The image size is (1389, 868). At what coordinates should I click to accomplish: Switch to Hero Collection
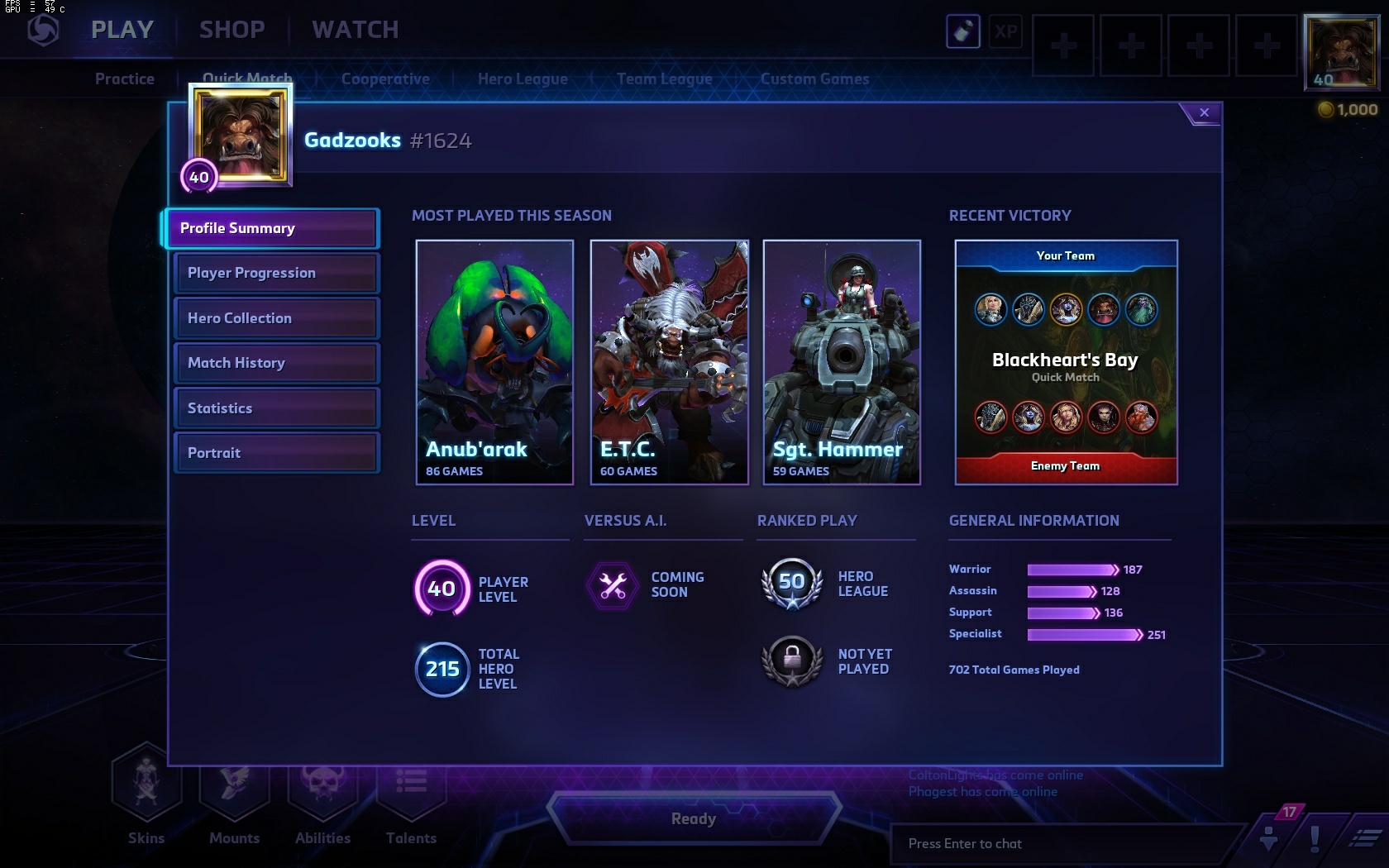click(276, 318)
